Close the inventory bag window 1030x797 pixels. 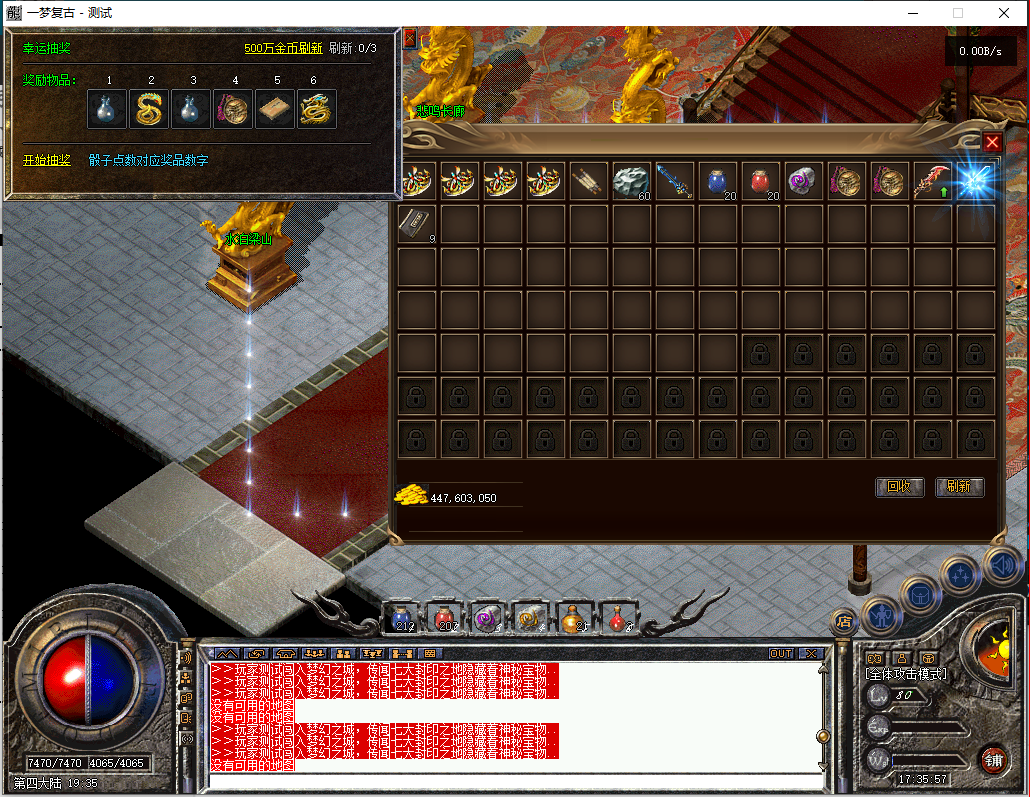[992, 142]
